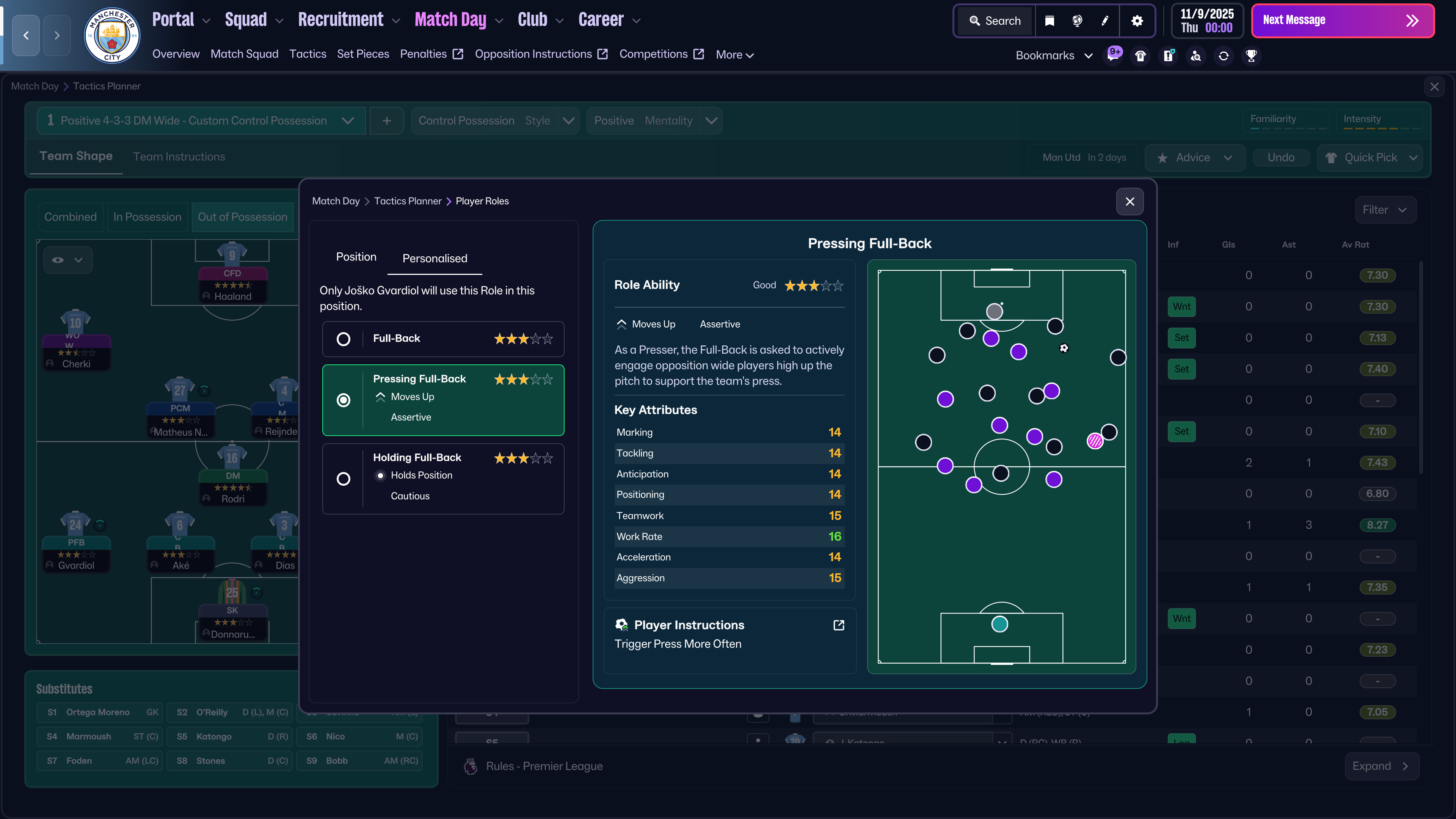1456x819 pixels.
Task: Click the trophy icon in the header
Action: (1251, 56)
